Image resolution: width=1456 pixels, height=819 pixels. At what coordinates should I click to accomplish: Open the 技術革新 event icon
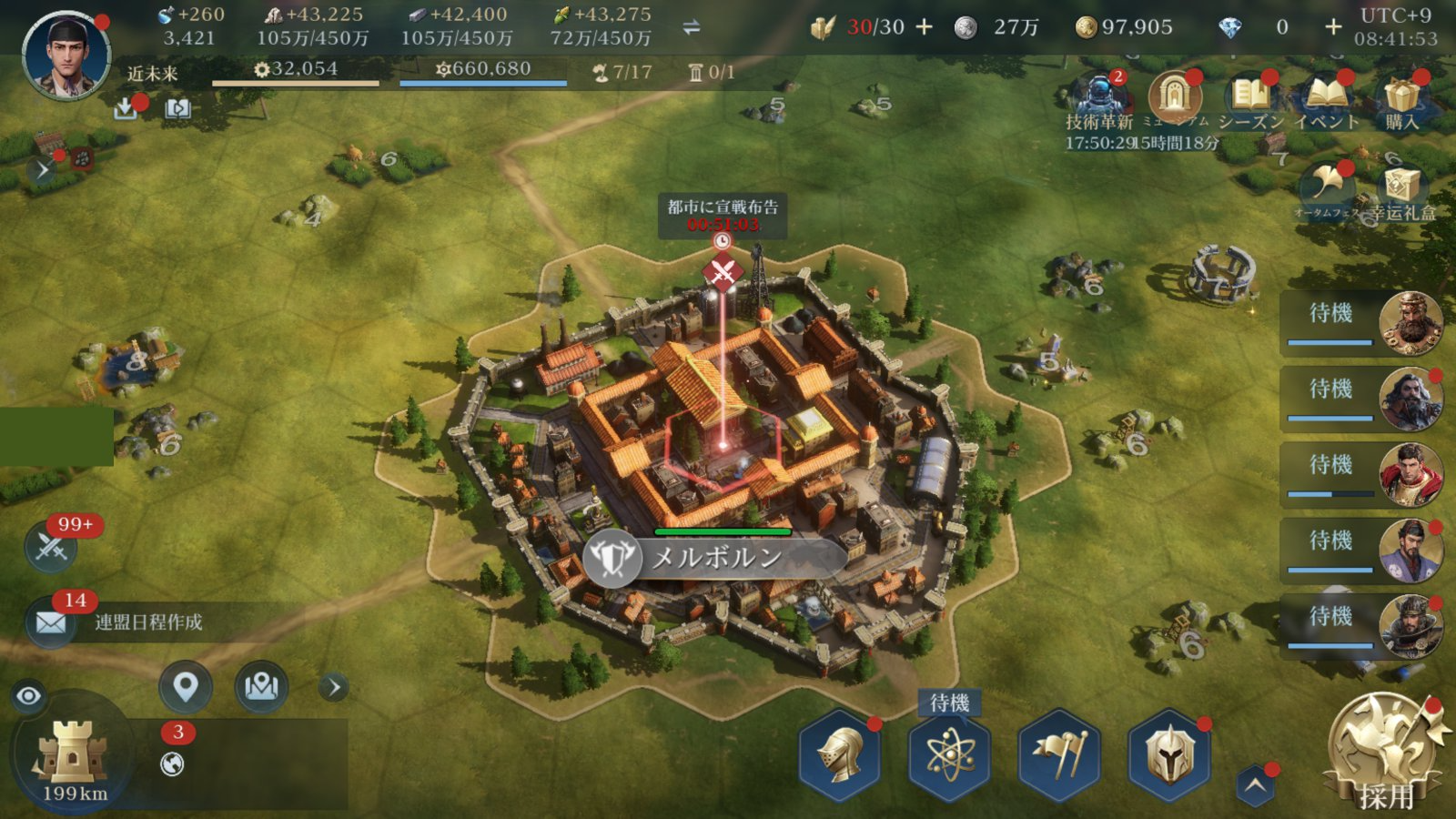[x=1099, y=97]
